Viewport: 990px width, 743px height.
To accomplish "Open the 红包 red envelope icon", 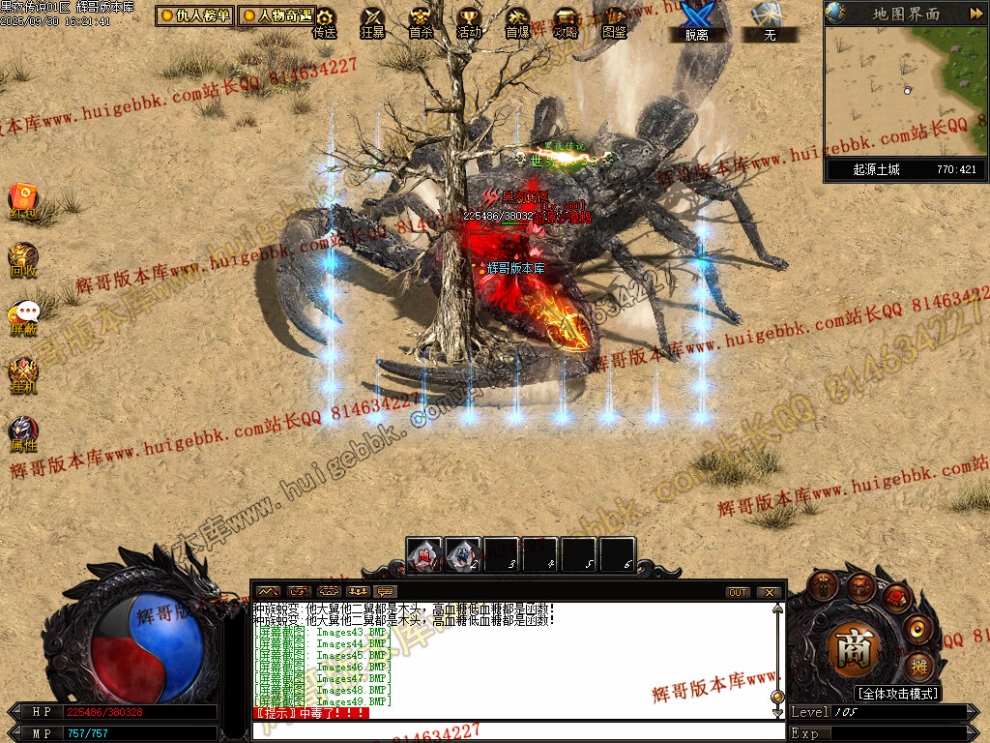I will pyautogui.click(x=23, y=199).
